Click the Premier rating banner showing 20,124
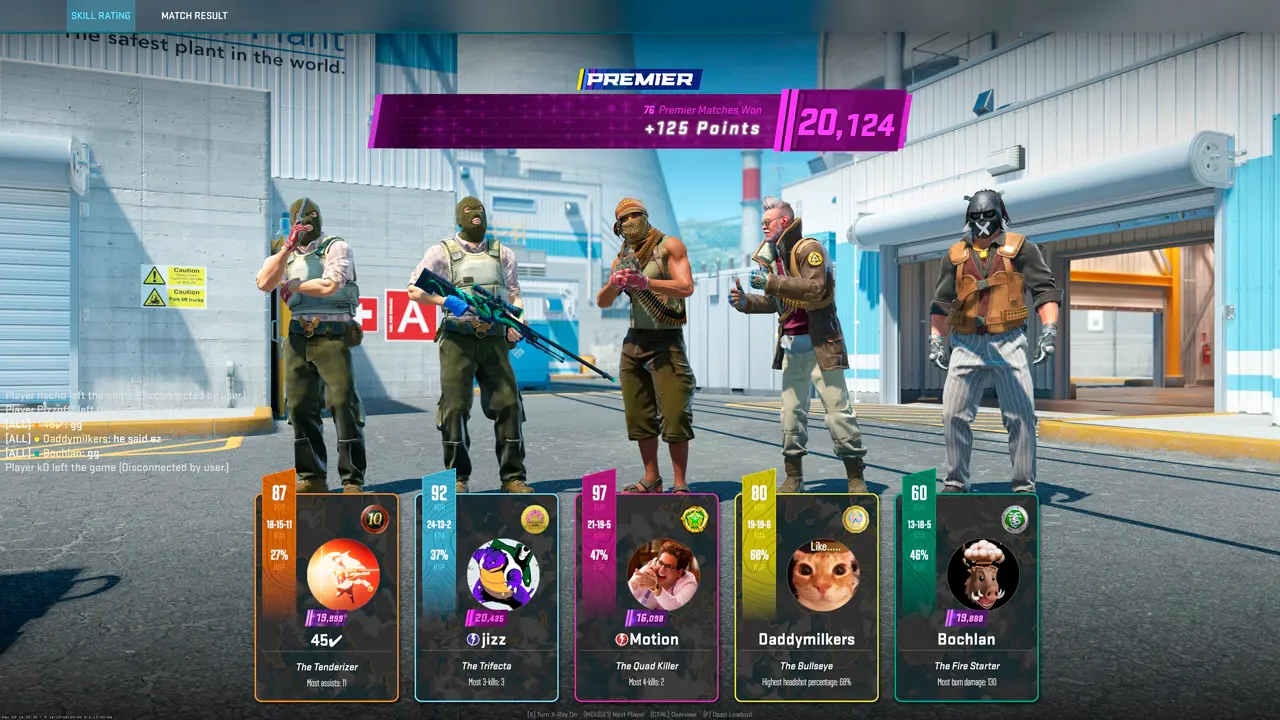Screen dimensions: 1280x720 640,122
